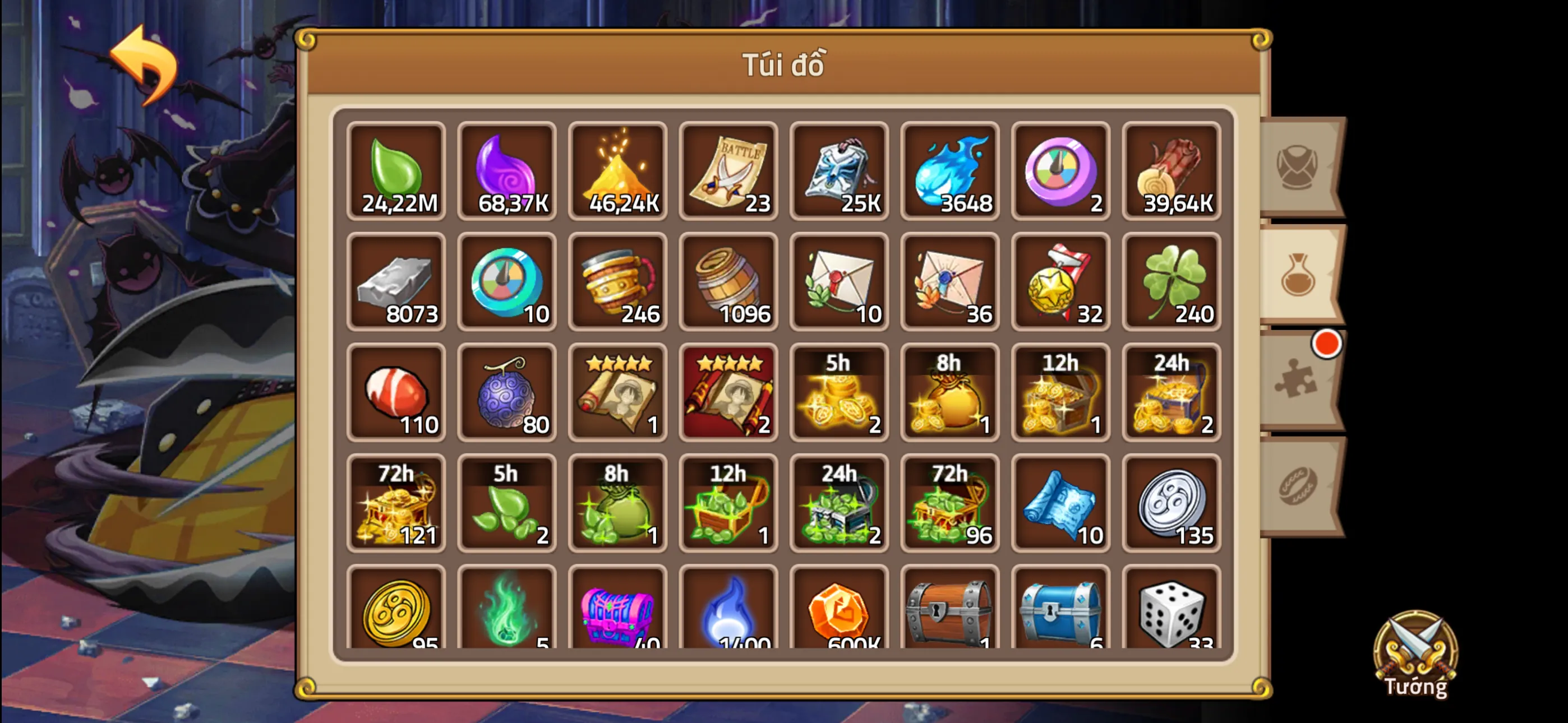Select the green gem currency item
This screenshot has width=1568, height=723.
tap(397, 172)
